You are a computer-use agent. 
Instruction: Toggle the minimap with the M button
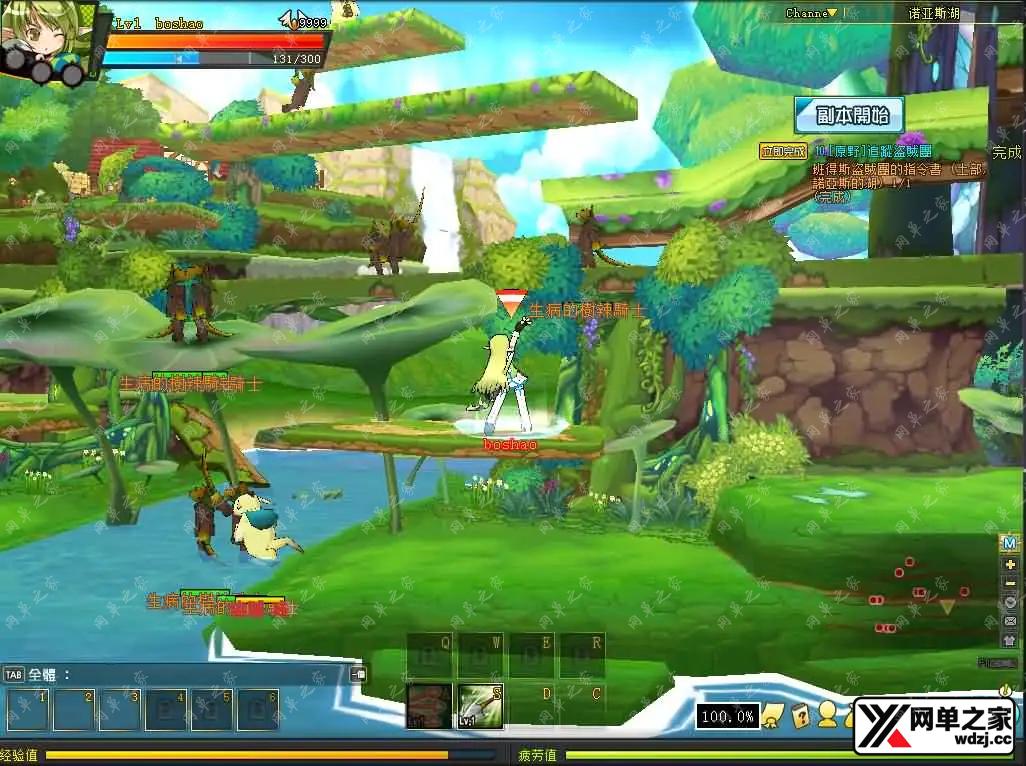(1009, 543)
